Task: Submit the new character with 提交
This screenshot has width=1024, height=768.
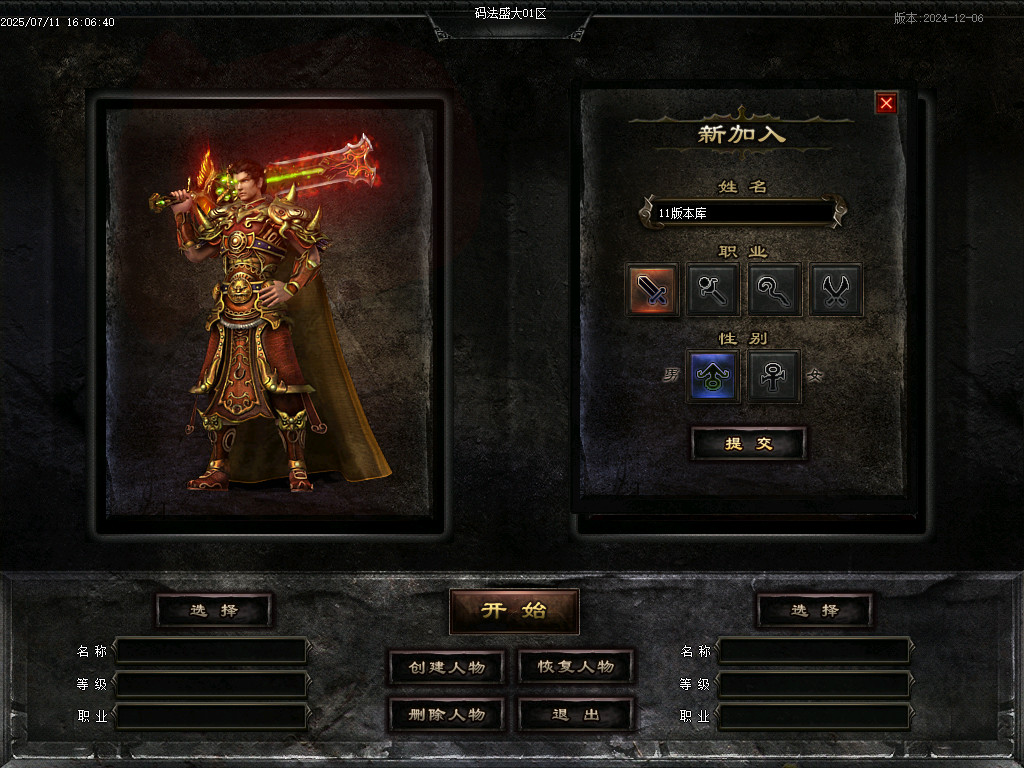Action: pyautogui.click(x=748, y=444)
